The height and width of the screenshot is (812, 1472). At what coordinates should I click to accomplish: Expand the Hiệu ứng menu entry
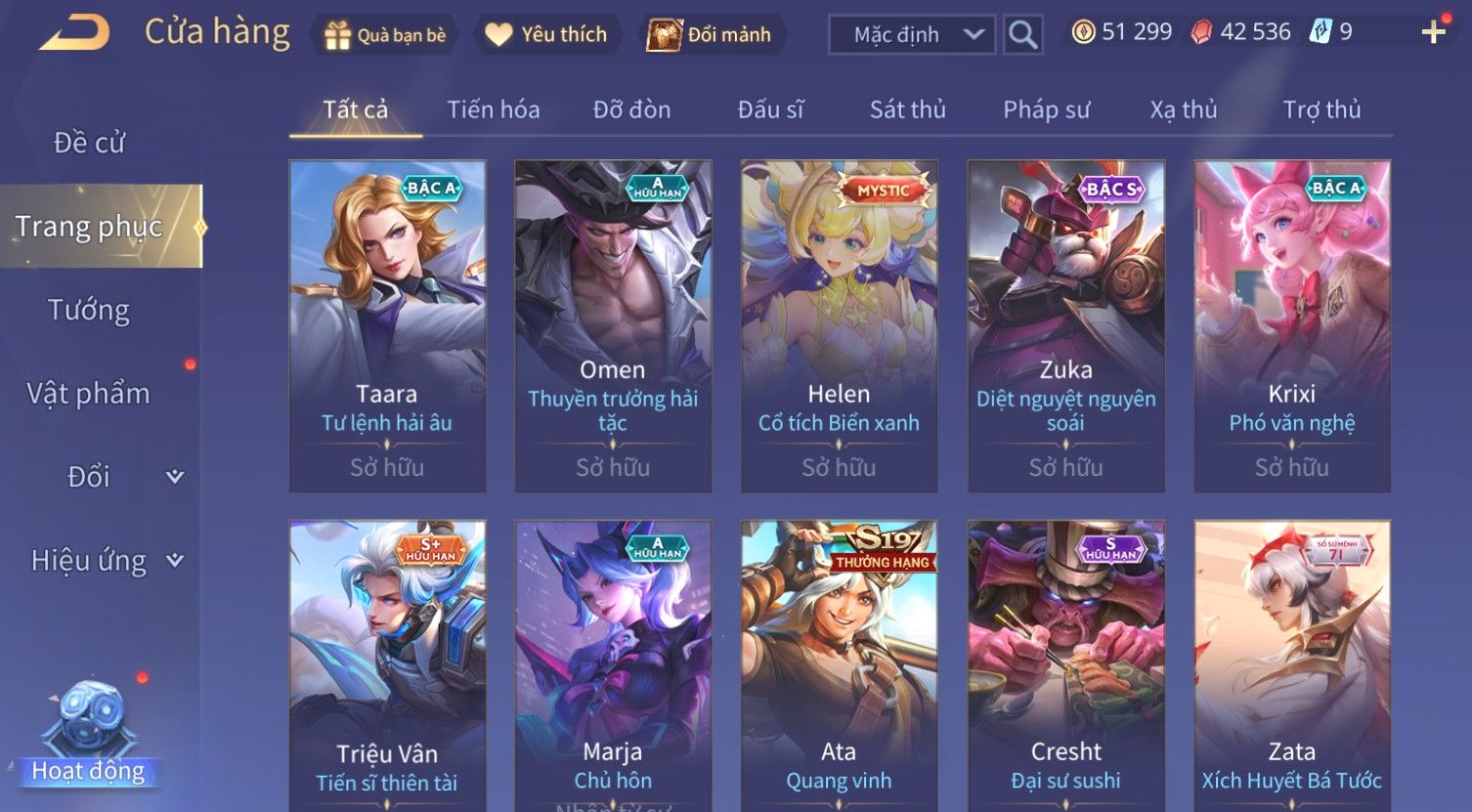[x=106, y=561]
